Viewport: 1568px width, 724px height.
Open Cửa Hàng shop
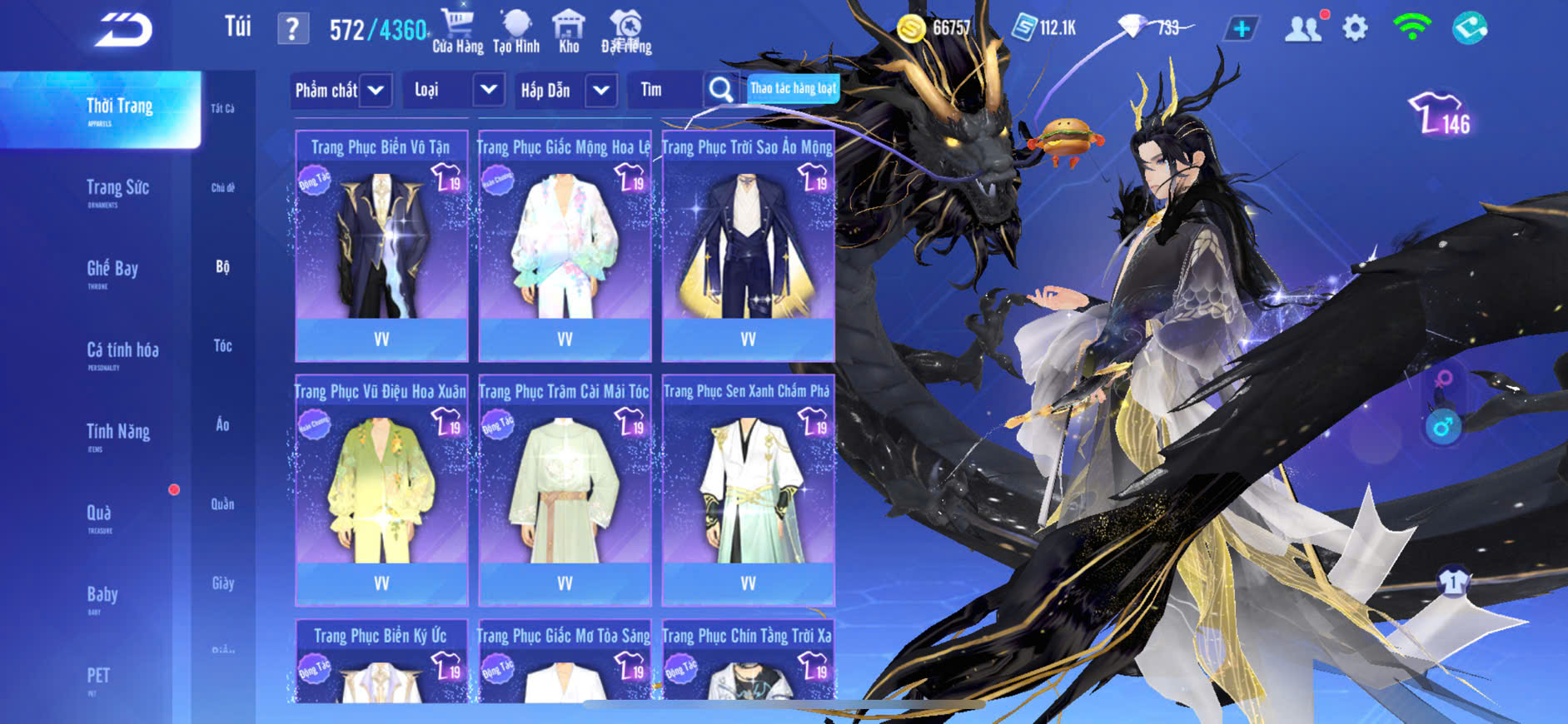pos(457,32)
